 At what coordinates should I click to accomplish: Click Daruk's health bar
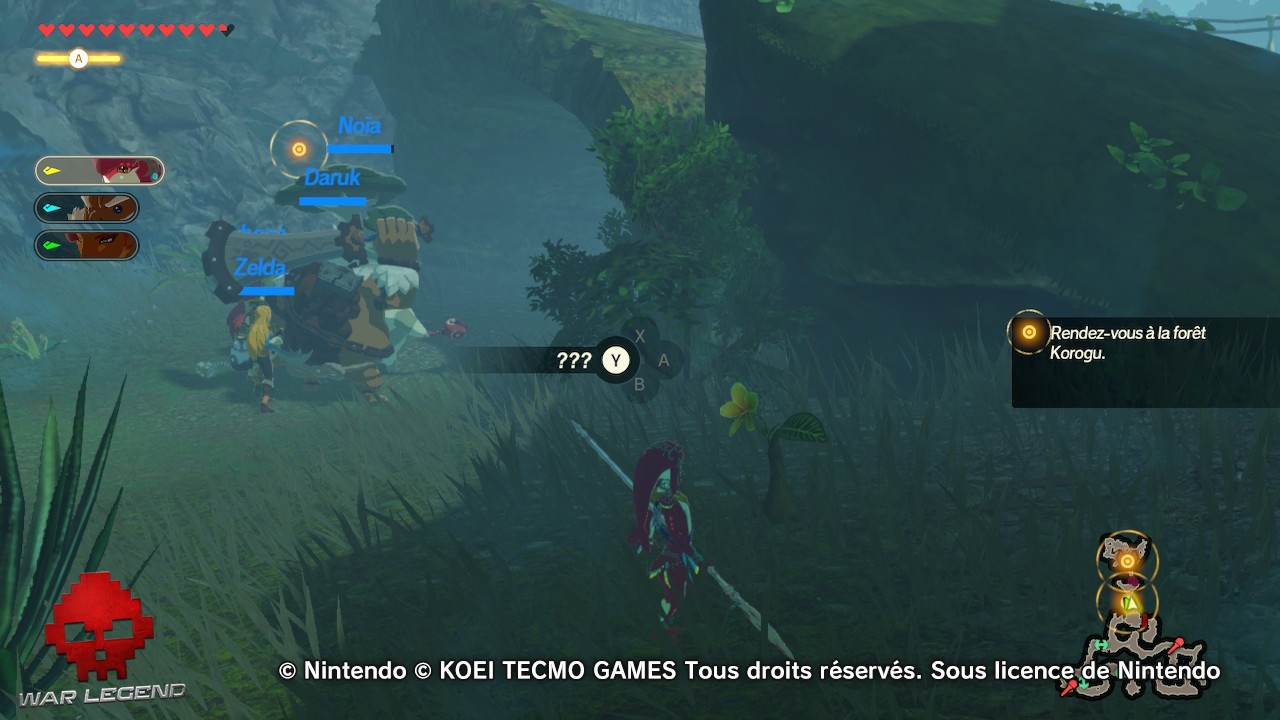pos(331,201)
